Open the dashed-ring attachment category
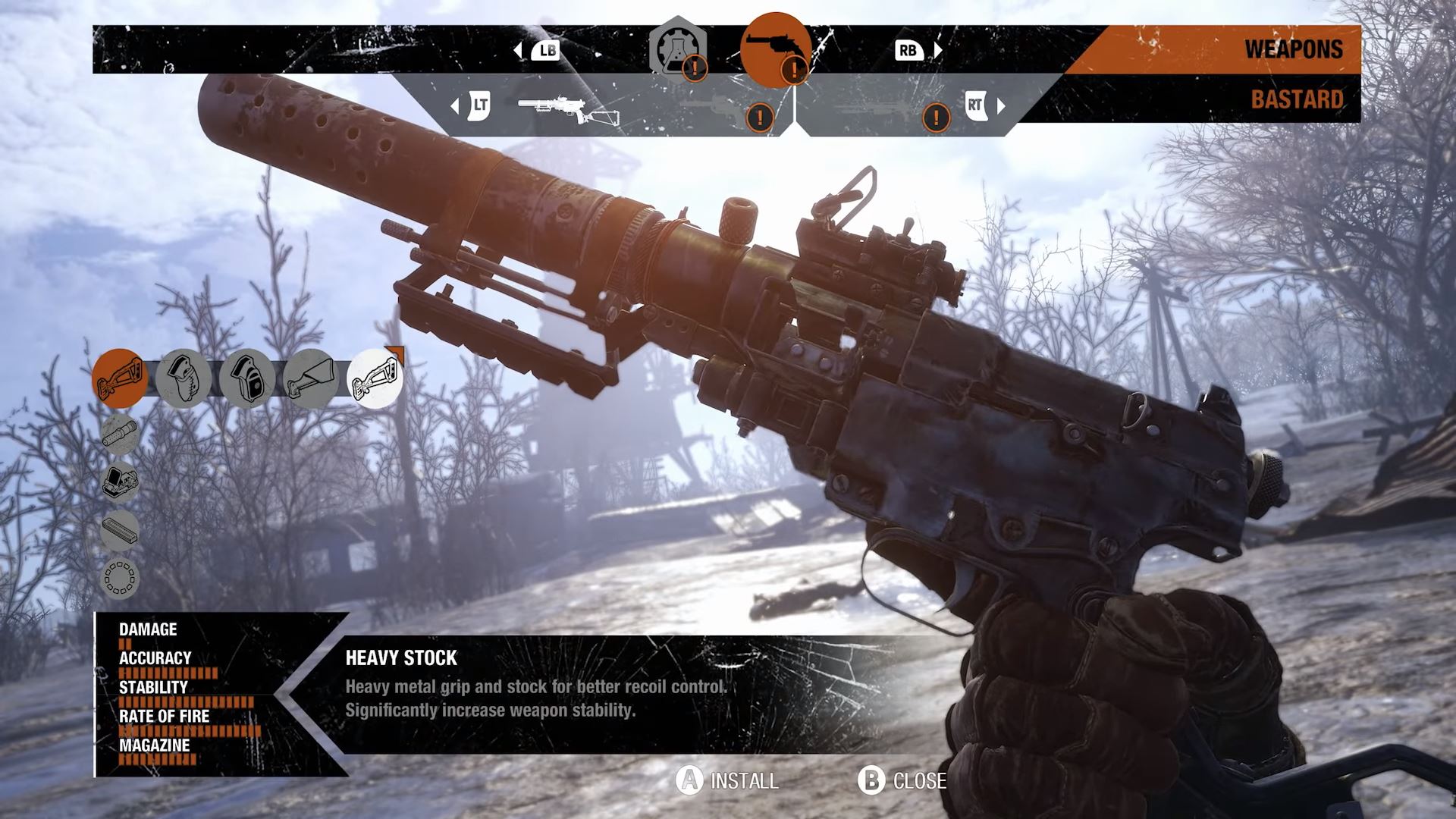This screenshot has height=819, width=1456. tap(120, 577)
